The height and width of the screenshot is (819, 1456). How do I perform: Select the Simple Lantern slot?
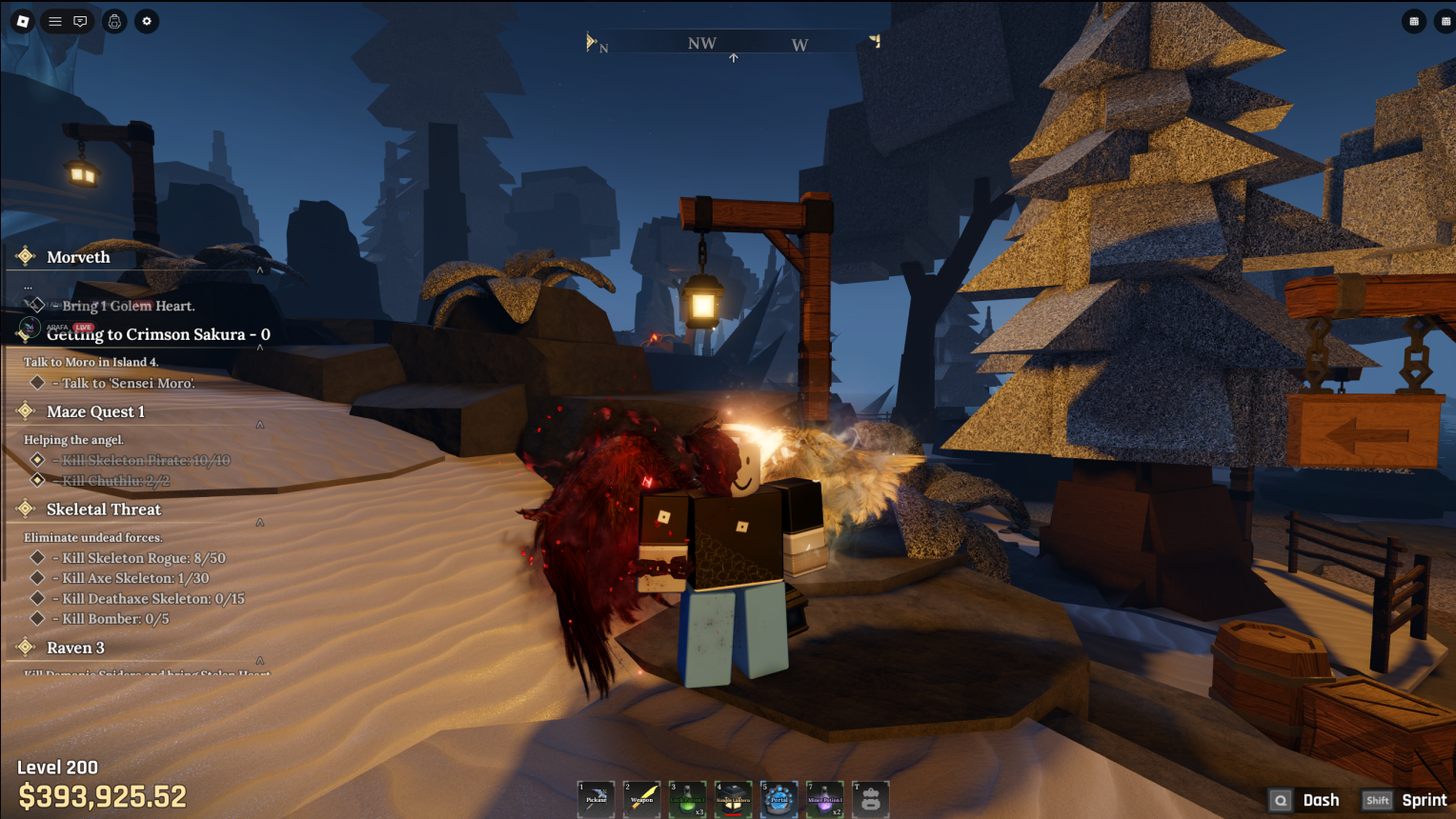pyautogui.click(x=734, y=799)
